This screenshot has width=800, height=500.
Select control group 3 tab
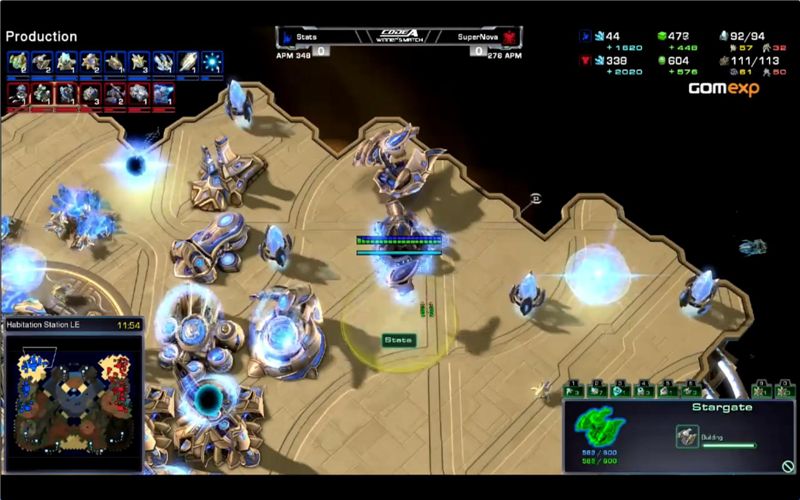[x=619, y=390]
